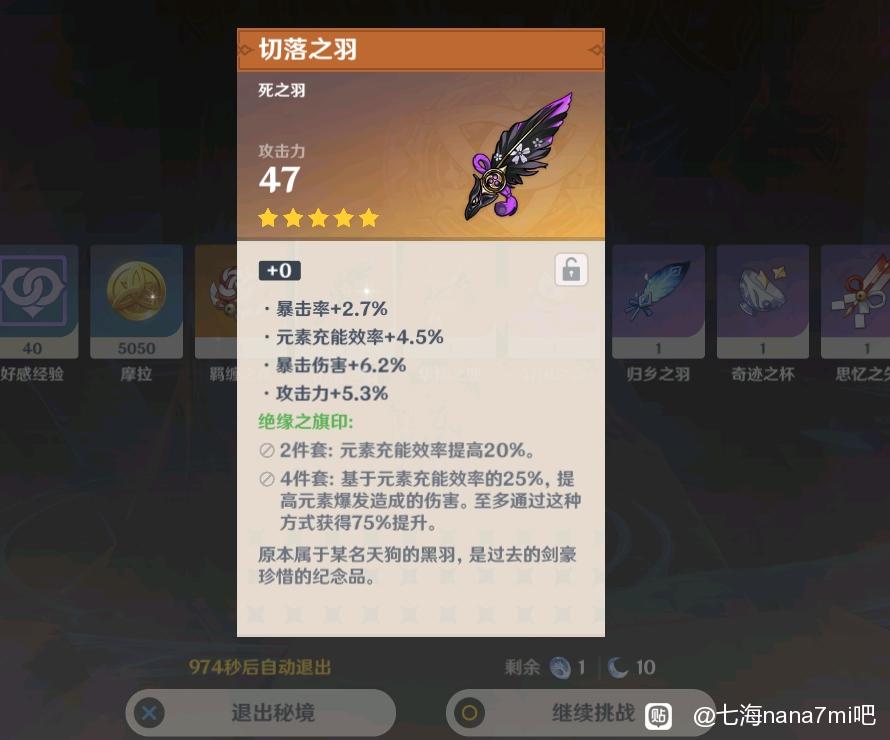Select the 好感经验 companionship EXP reward
The image size is (890, 740).
[x=38, y=300]
